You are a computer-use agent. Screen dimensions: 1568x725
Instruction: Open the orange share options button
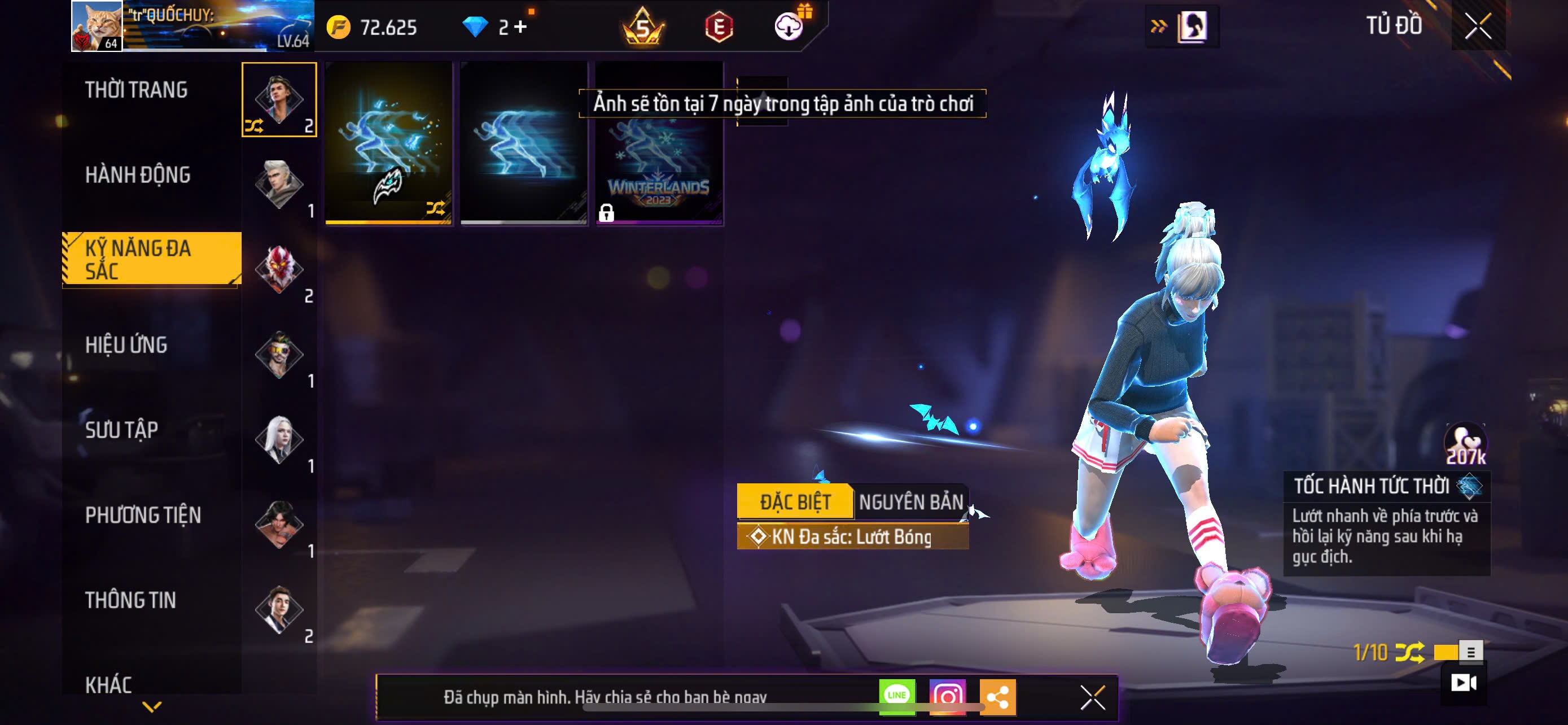click(x=998, y=697)
